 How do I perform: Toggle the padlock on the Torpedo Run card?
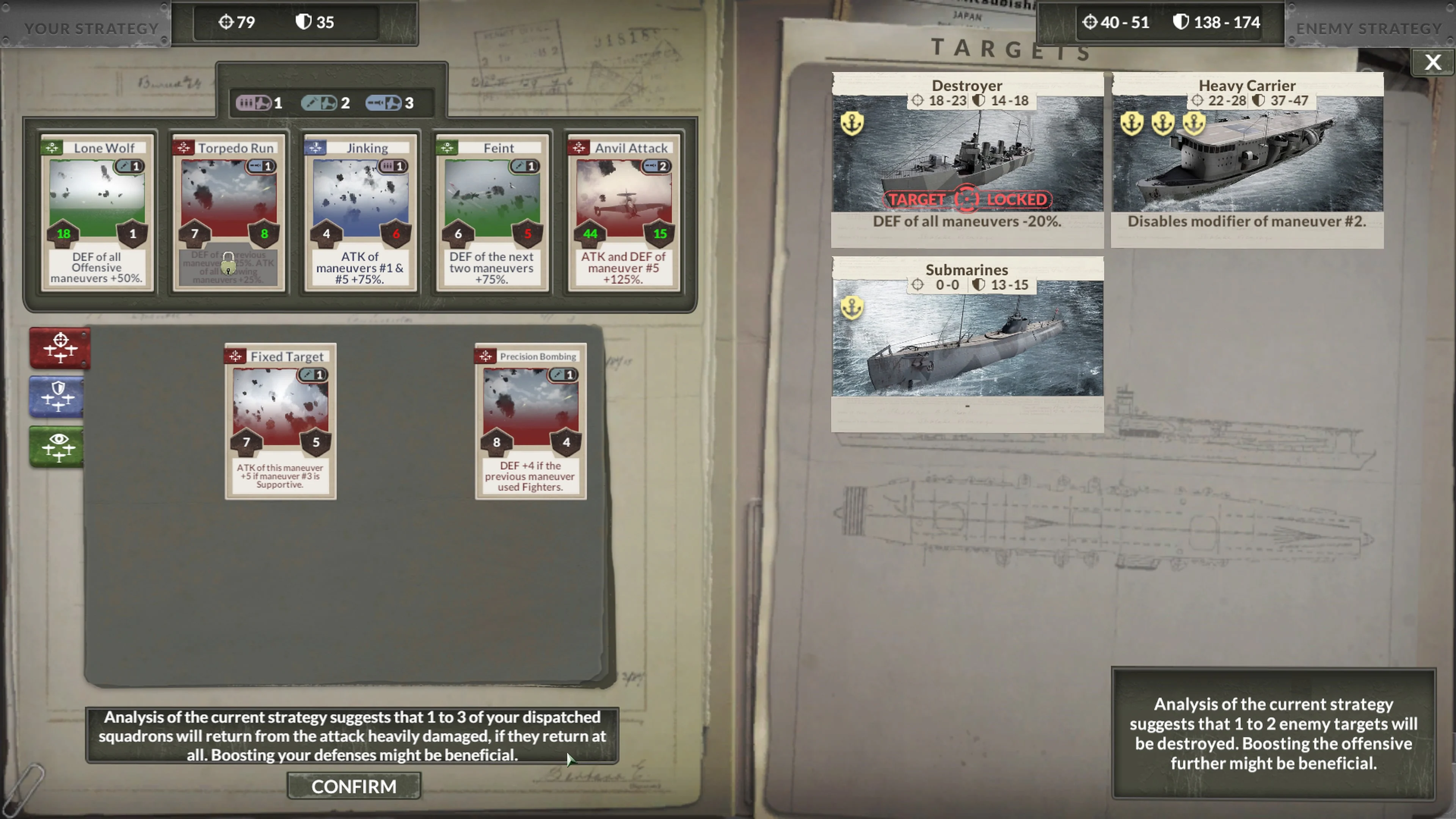coord(228,265)
